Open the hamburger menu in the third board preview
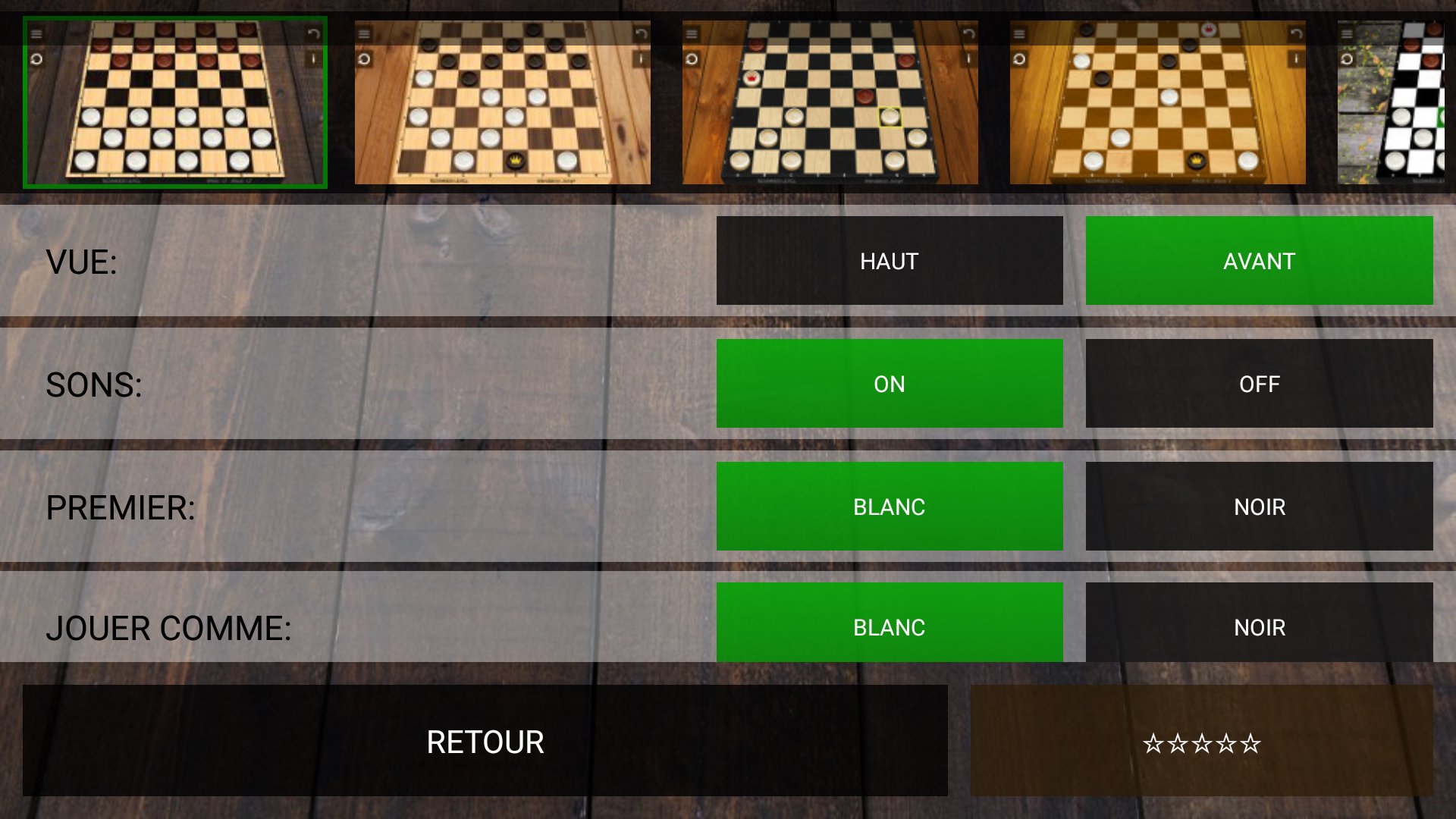 click(692, 33)
